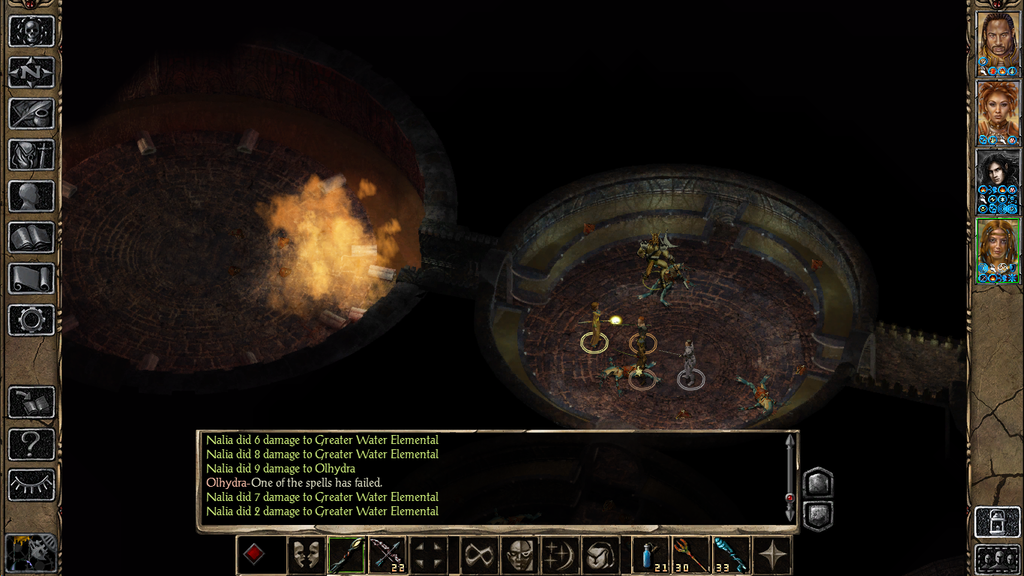
Task: Open the mage spellbook from the sidebar
Action: (x=31, y=237)
